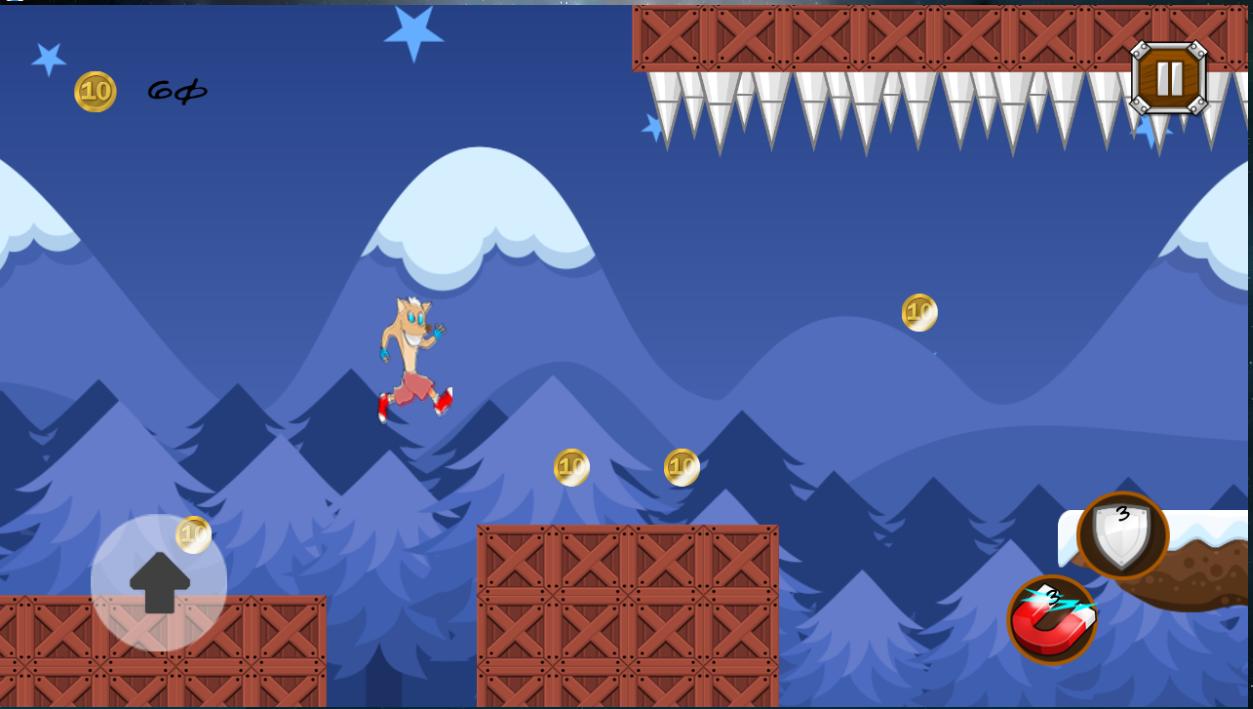Use the red magnet power-up
Viewport: 1253px width, 709px height.
1051,620
